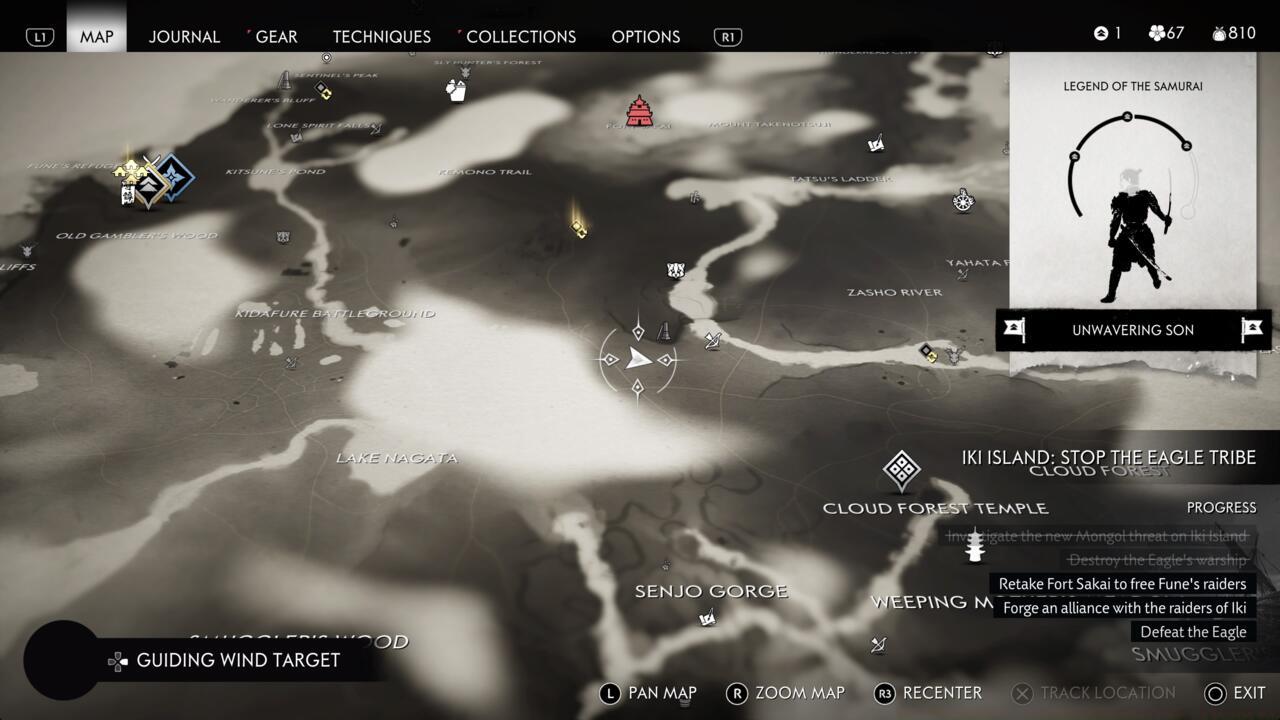Select the player arrow cursor on the map
1280x720 pixels.
pyautogui.click(x=638, y=360)
